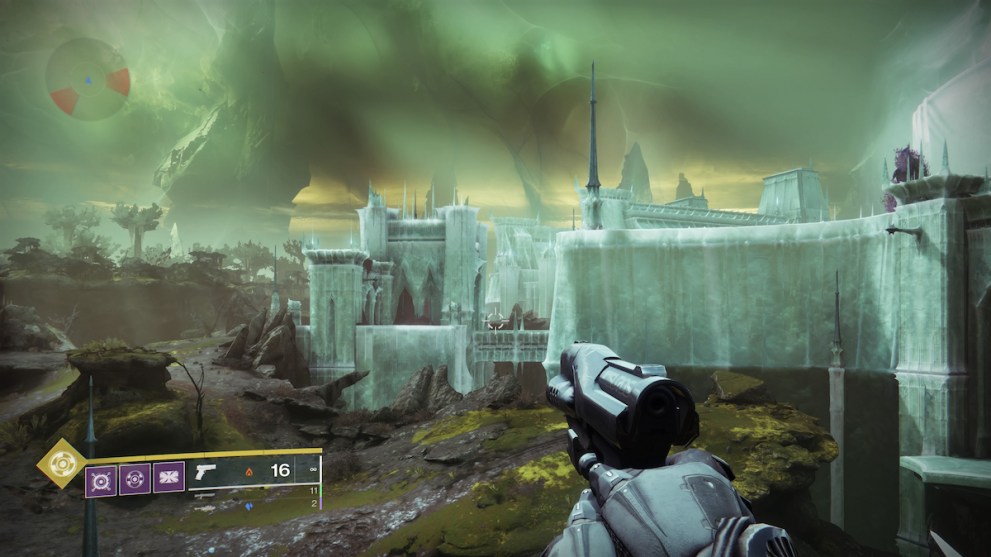Trigger the purple circular melee ability icon
This screenshot has width=991, height=557.
pos(135,479)
